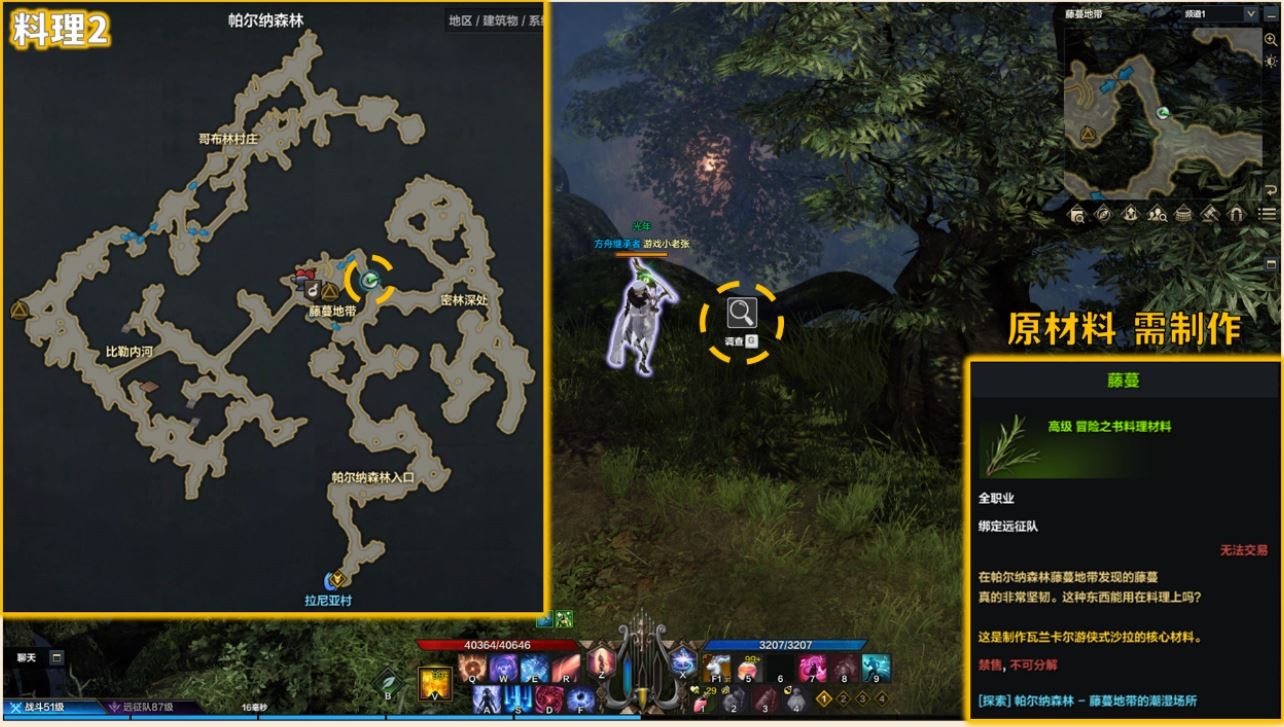
Task: Summon the white mount in slot F1
Action: point(716,667)
